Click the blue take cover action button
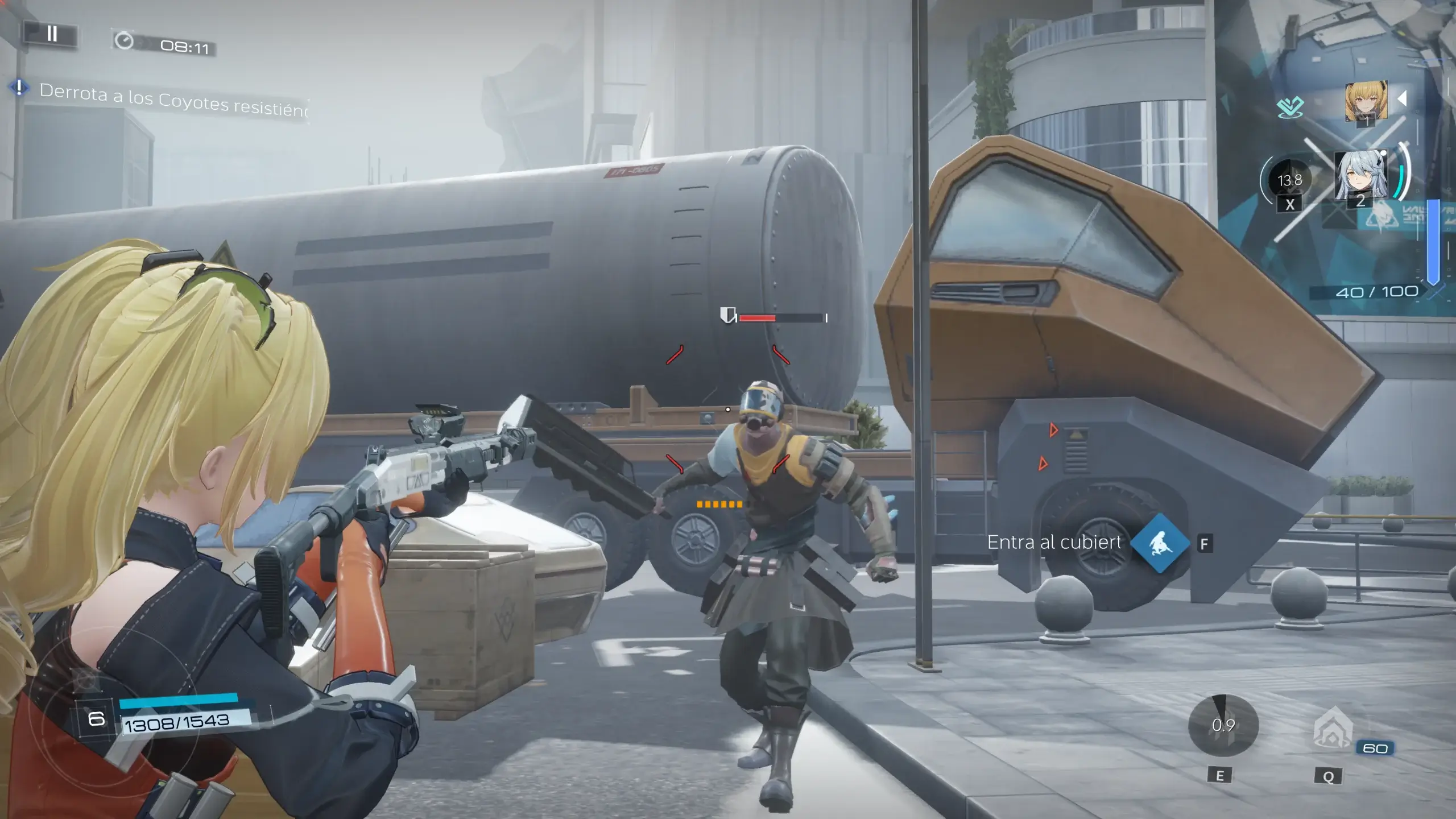 pos(1160,543)
